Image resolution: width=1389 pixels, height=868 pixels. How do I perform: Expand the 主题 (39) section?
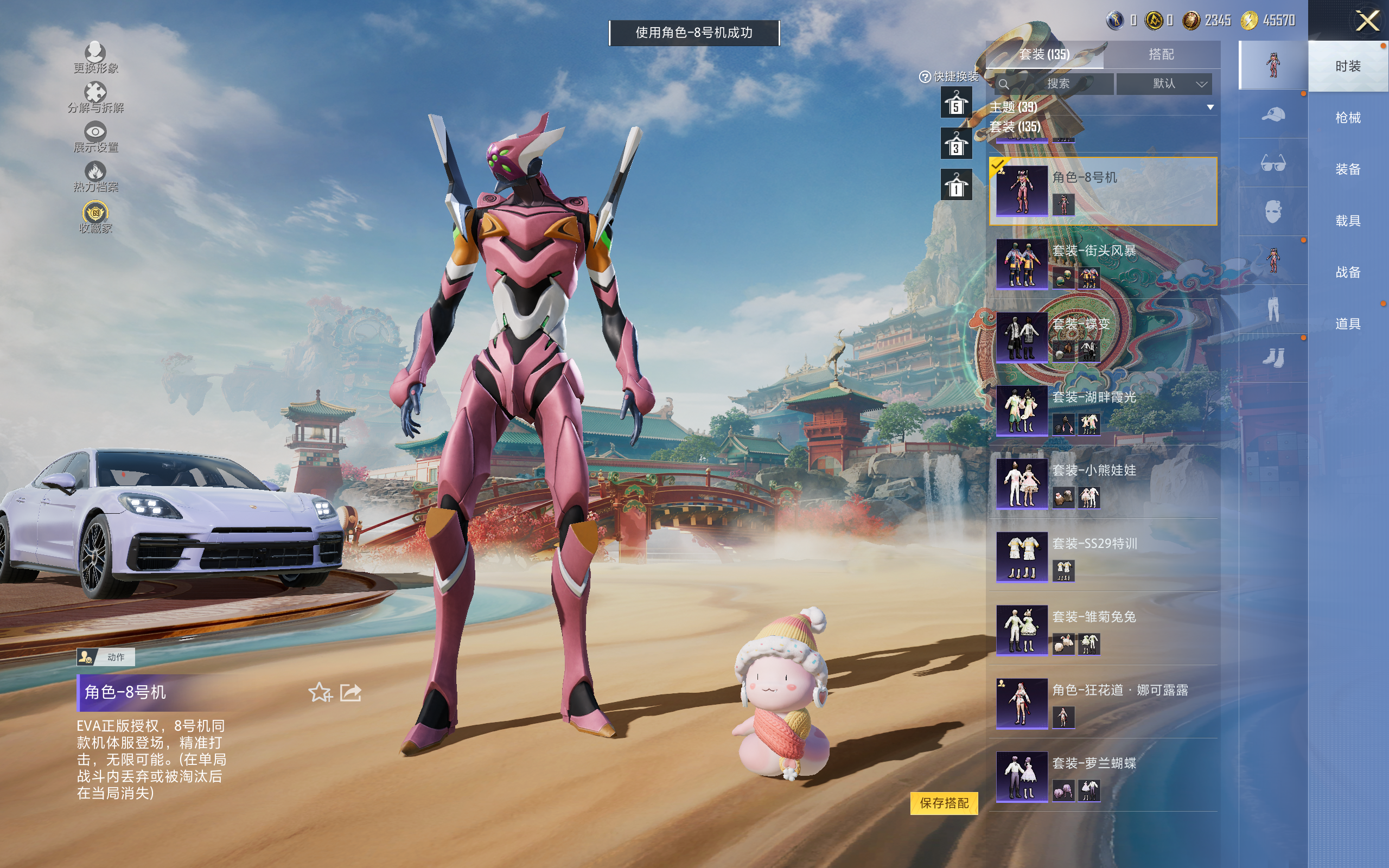pyautogui.click(x=1210, y=107)
